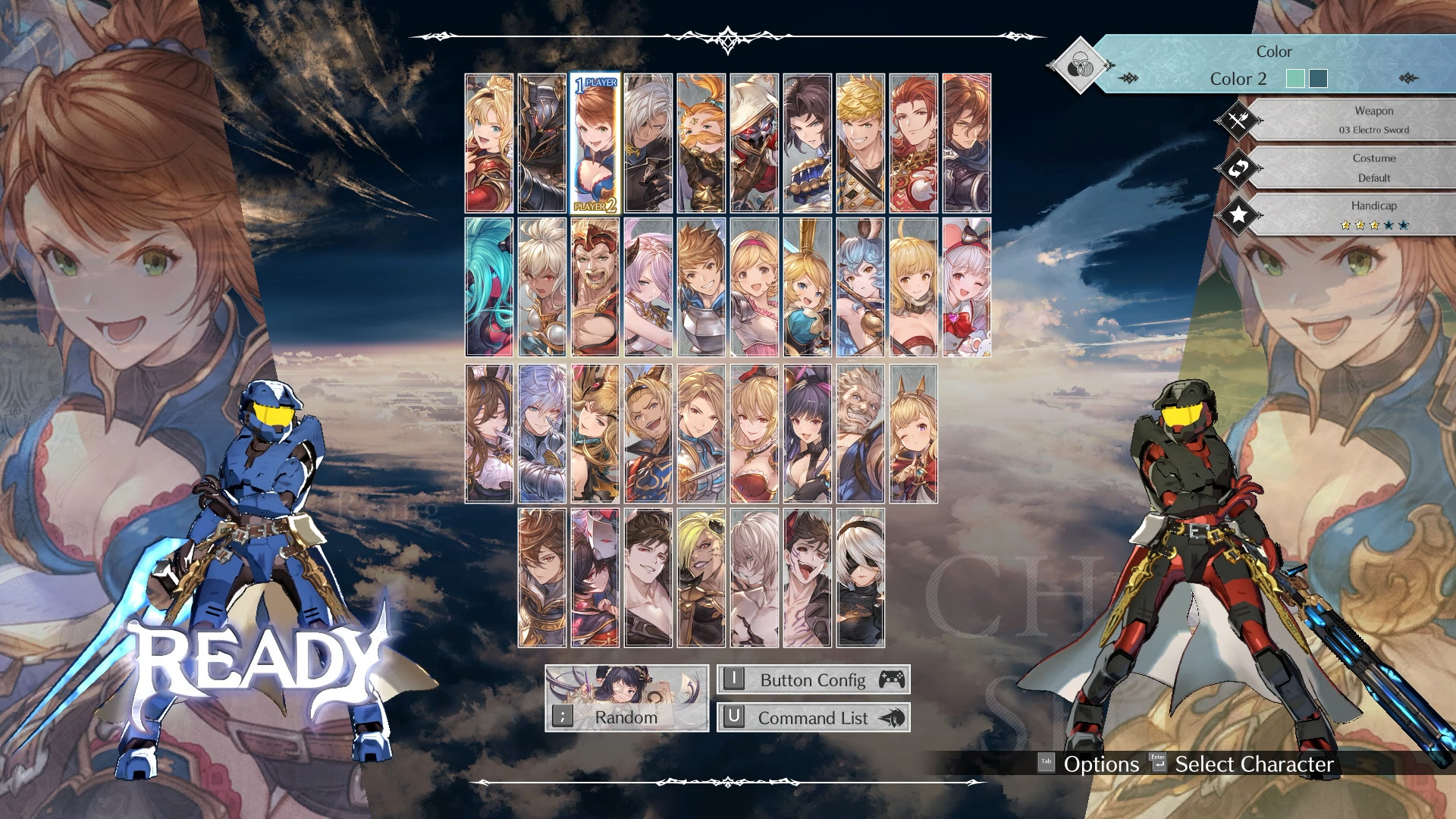The image size is (1456, 819).
Task: Click the U key icon beside Command List
Action: (734, 717)
